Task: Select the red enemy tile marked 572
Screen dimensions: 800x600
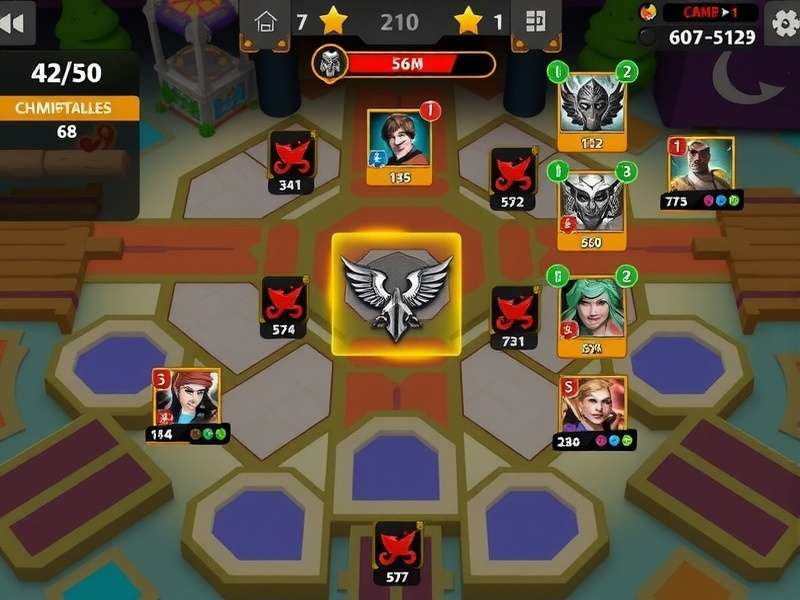Action: point(514,176)
